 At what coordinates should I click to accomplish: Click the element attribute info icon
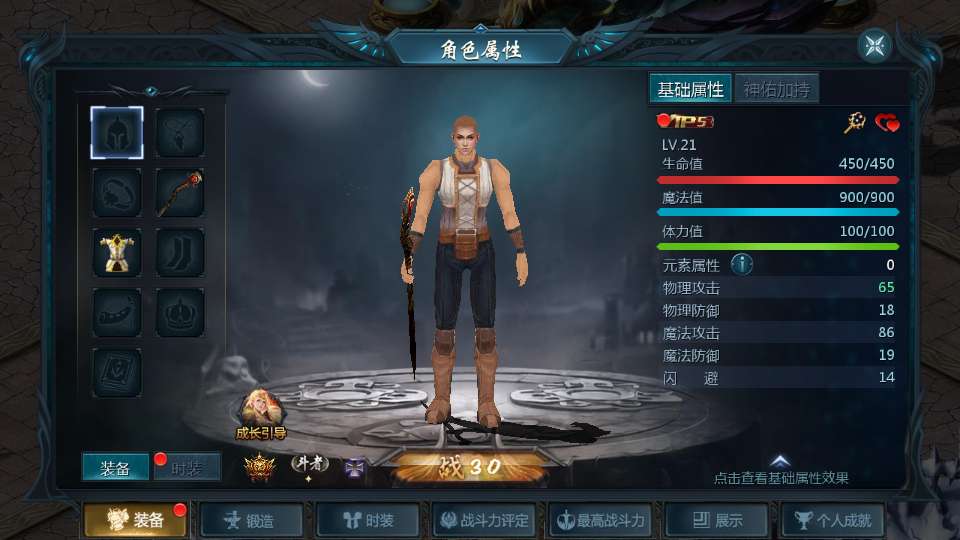tap(741, 265)
